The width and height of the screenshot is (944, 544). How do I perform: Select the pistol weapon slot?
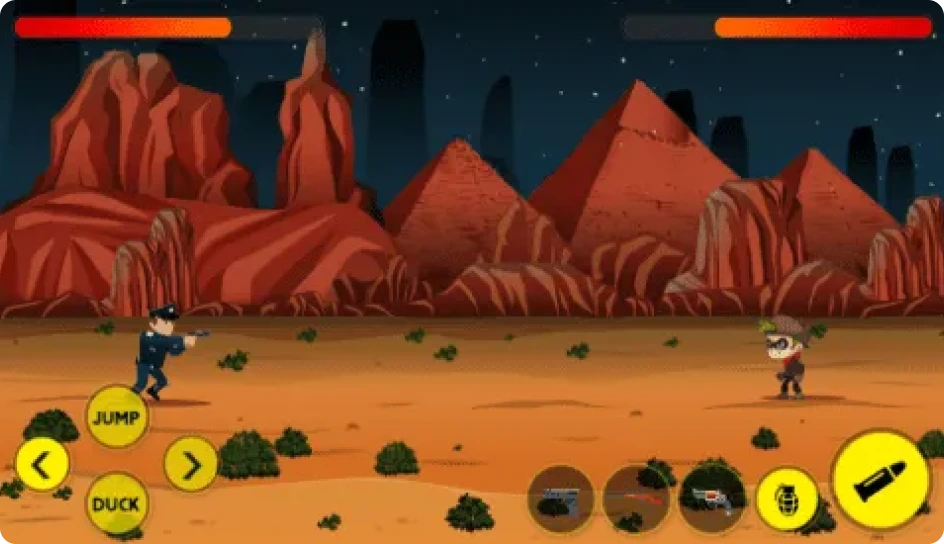pyautogui.click(x=561, y=498)
